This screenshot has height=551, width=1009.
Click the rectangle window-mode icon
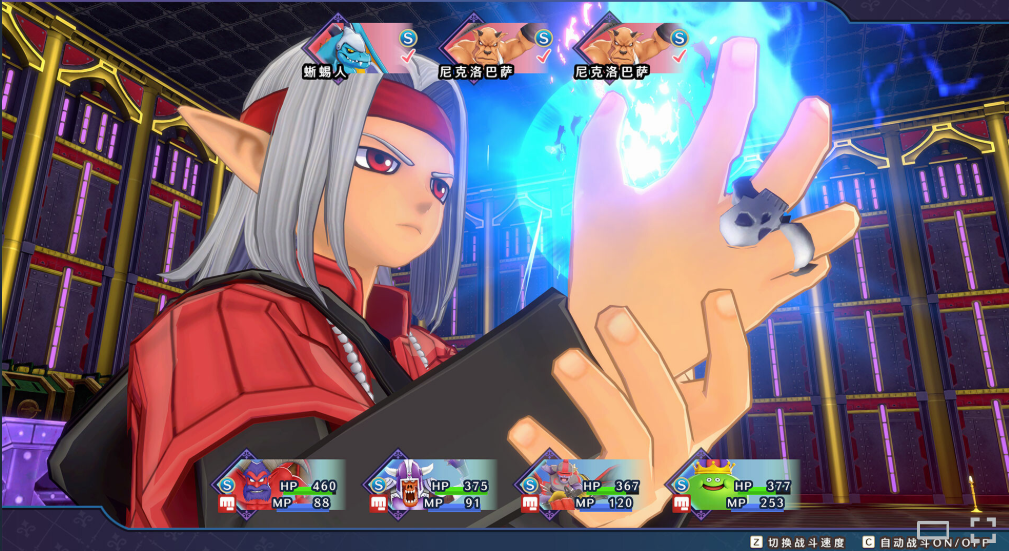click(933, 531)
